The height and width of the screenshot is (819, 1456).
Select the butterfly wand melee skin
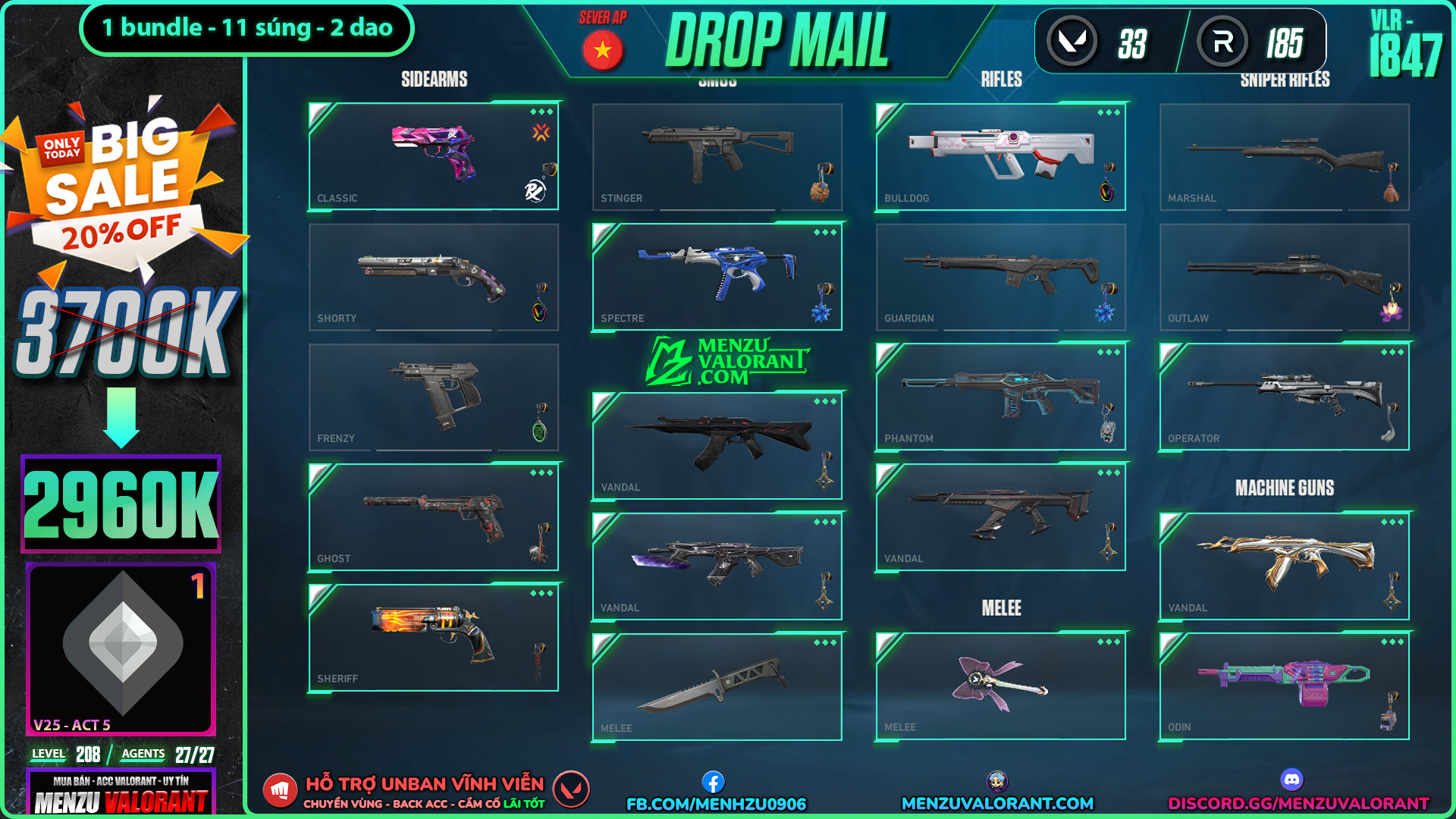[x=1000, y=686]
